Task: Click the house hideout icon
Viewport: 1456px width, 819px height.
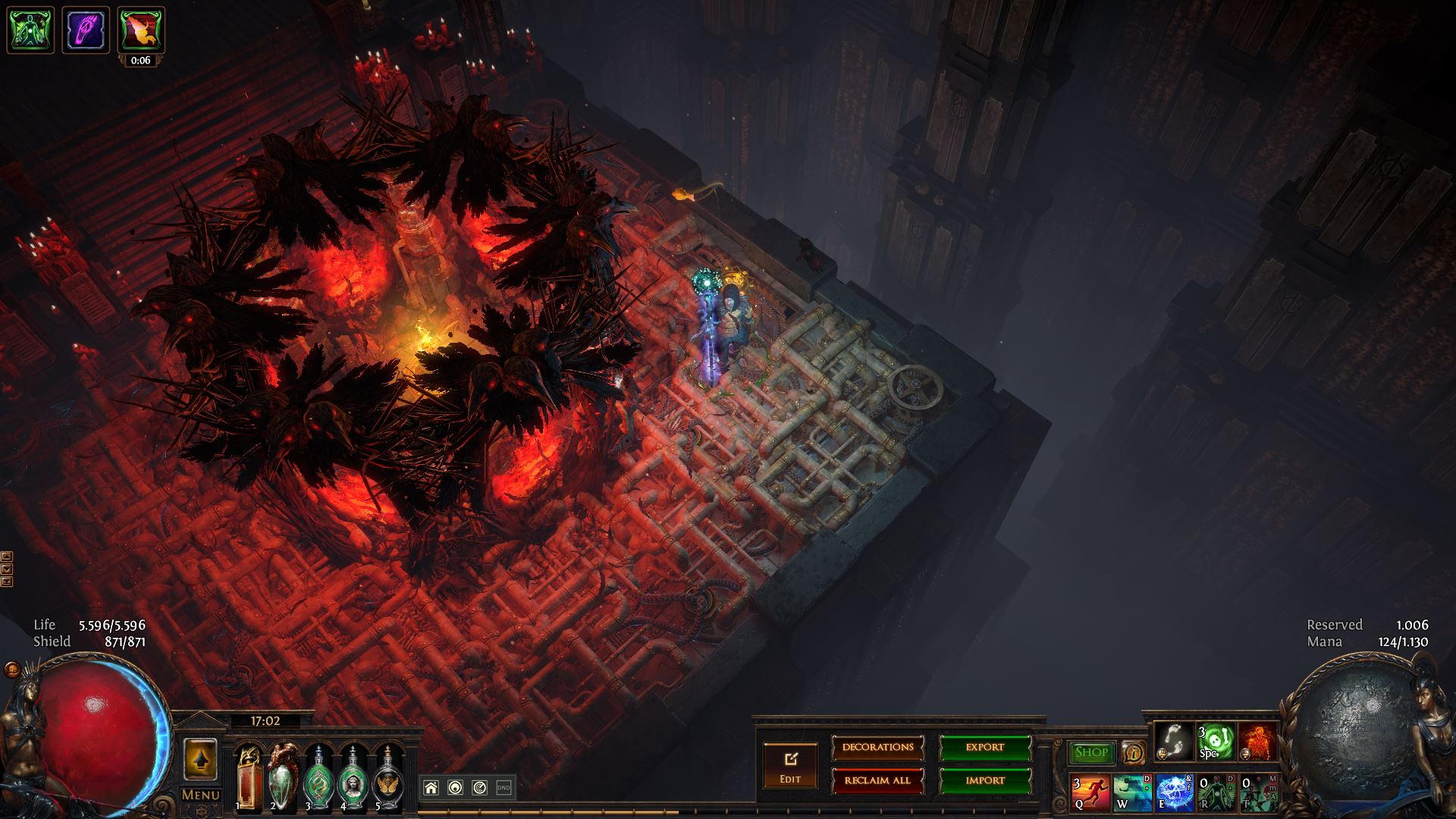Action: click(x=431, y=788)
